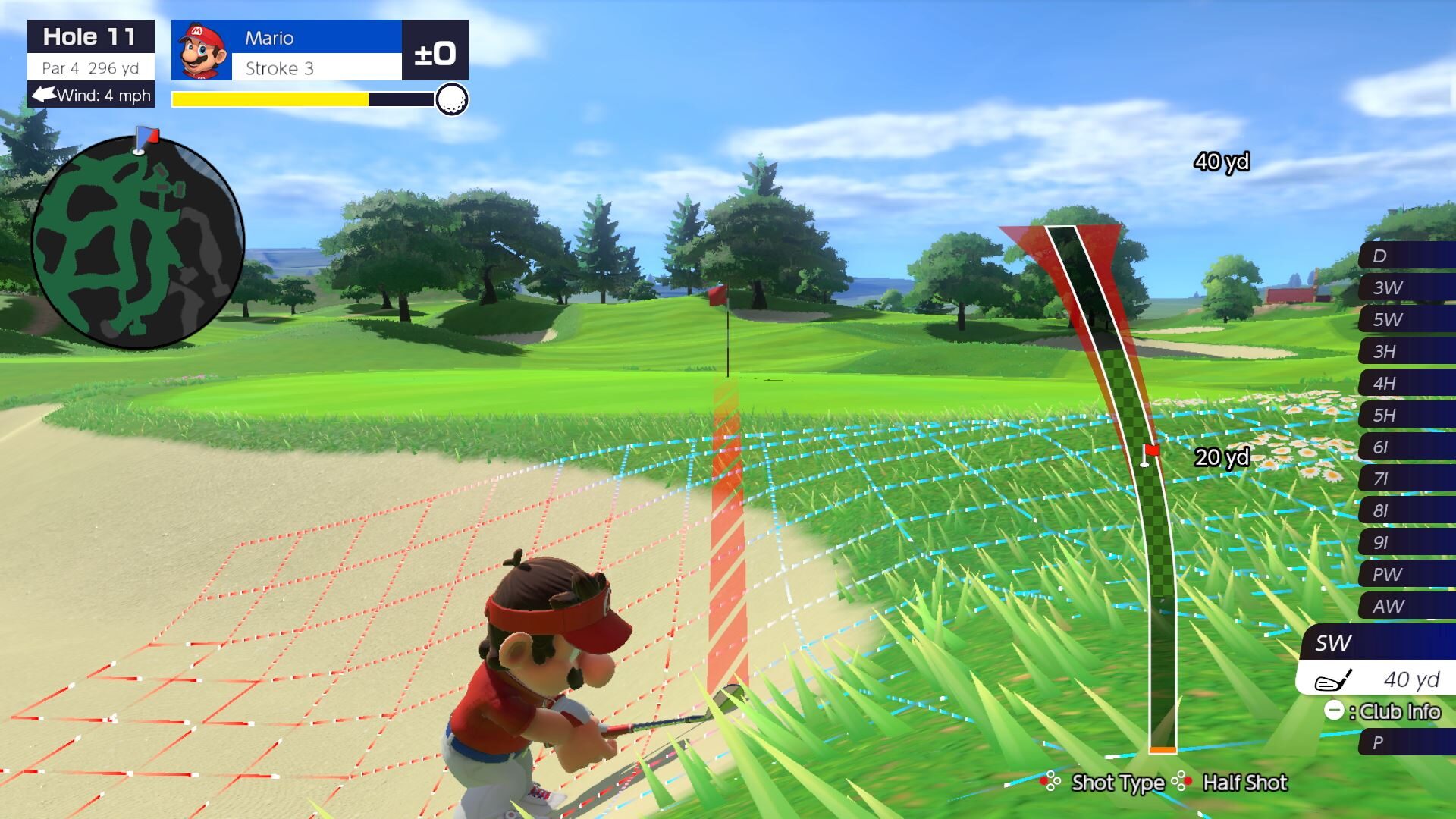Select the 3H hybrid club
1456x819 pixels.
pos(1405,351)
